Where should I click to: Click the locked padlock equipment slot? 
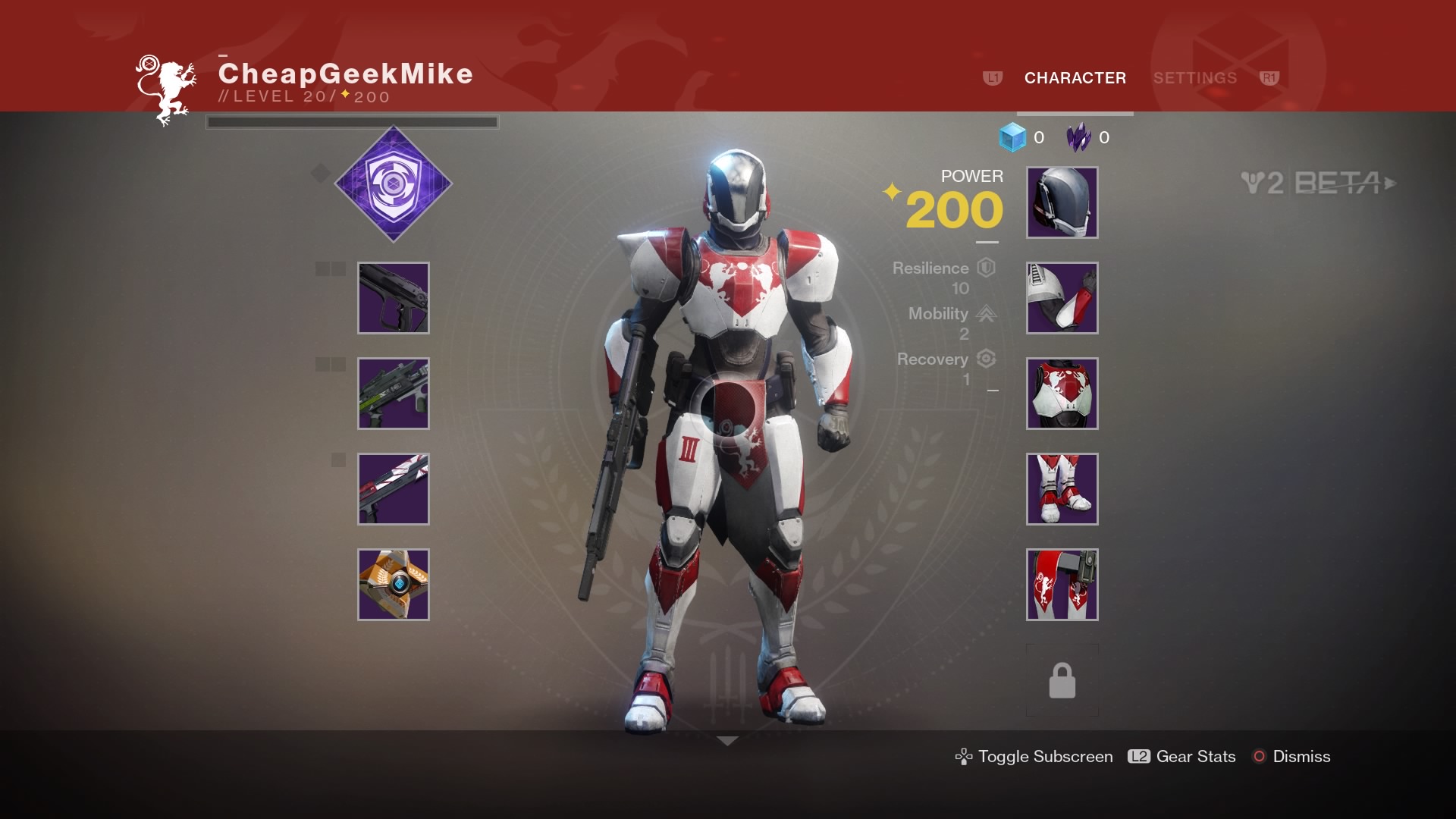click(x=1062, y=680)
